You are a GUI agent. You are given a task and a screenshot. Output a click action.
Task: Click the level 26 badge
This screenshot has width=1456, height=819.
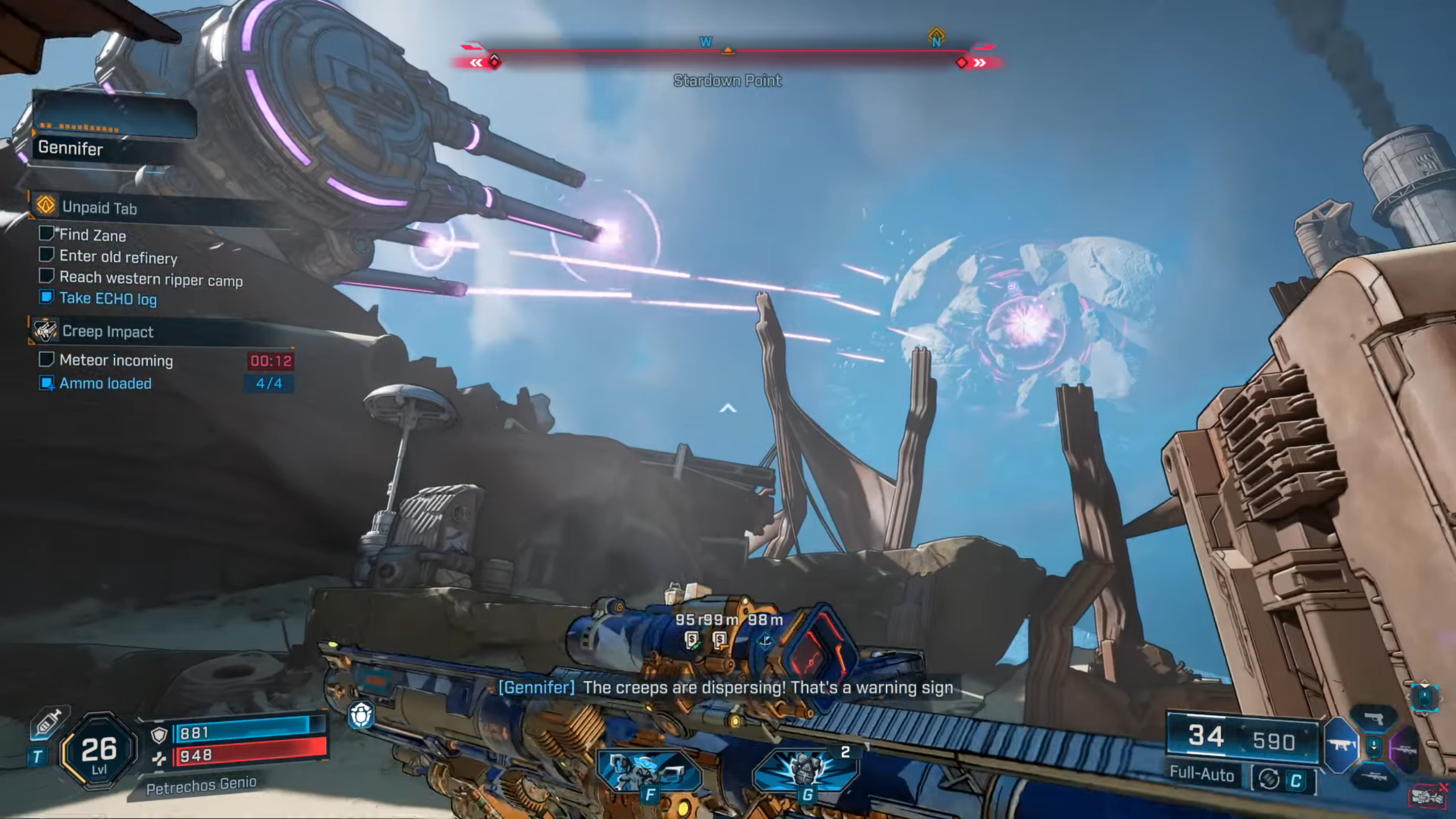tap(99, 751)
